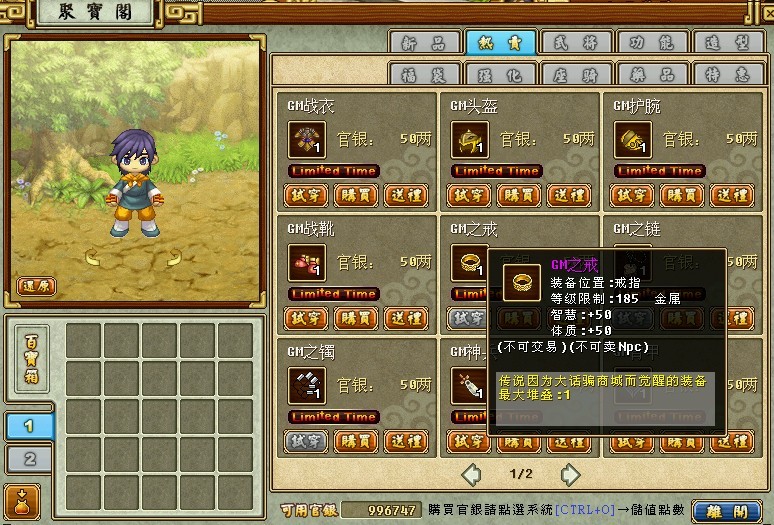Open the 特惠 deals tab
This screenshot has width=774, height=525.
click(x=727, y=74)
